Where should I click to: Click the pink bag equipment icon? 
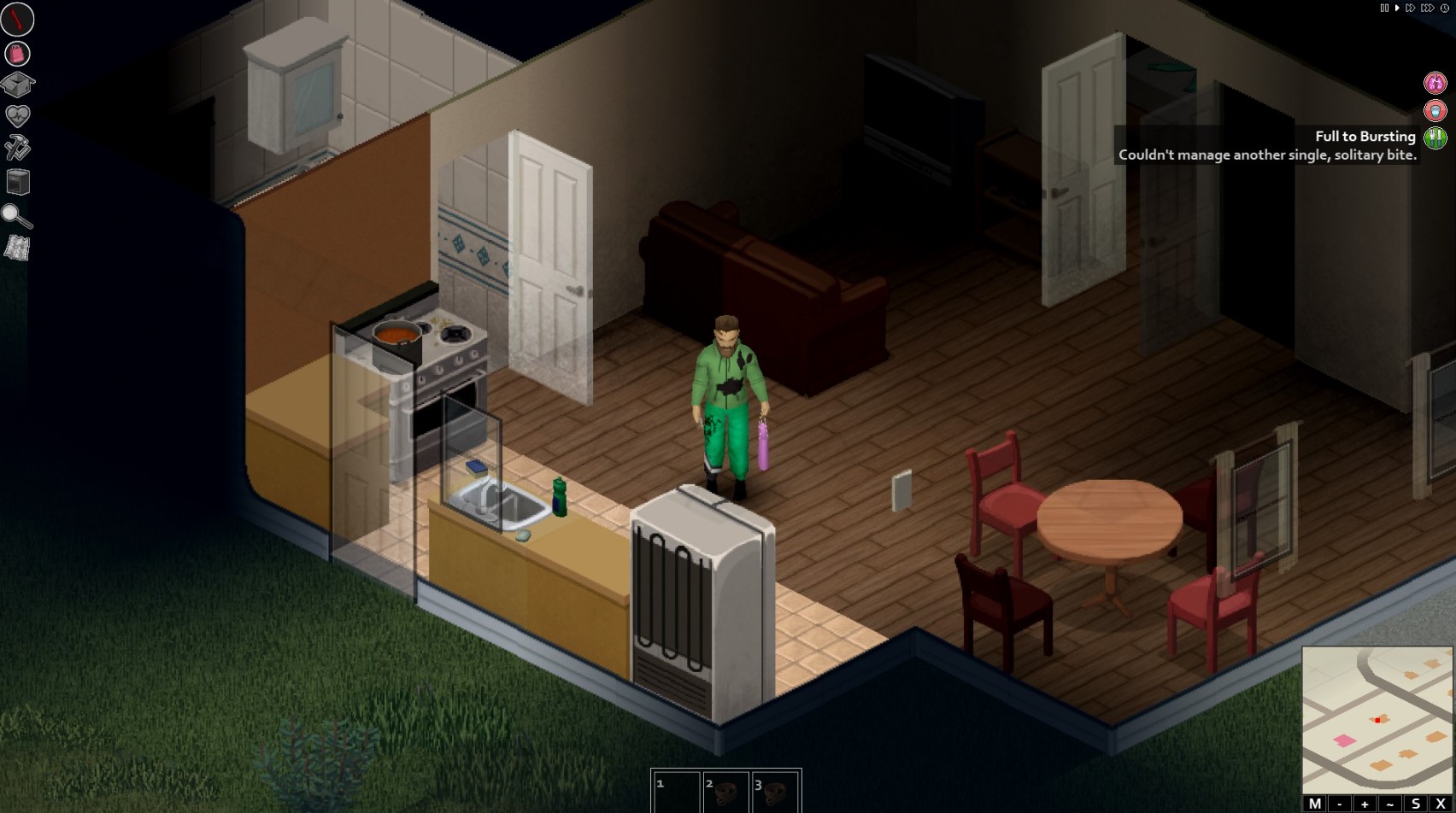pos(19,53)
